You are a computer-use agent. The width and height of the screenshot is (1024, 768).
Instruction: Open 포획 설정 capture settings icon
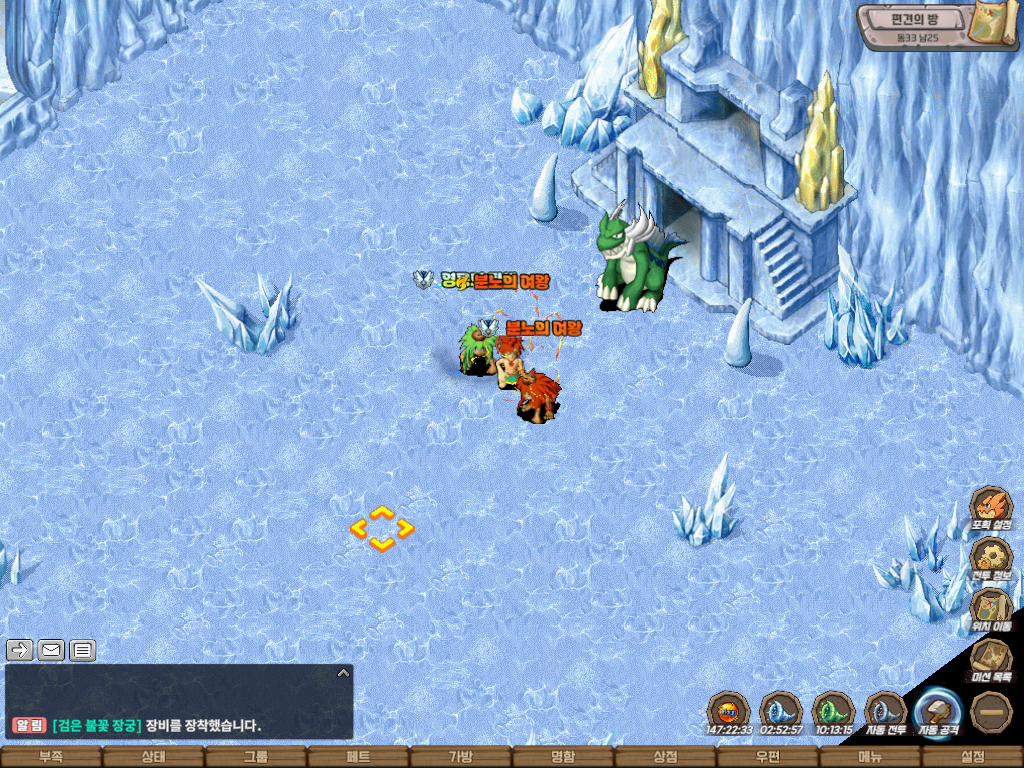click(991, 507)
